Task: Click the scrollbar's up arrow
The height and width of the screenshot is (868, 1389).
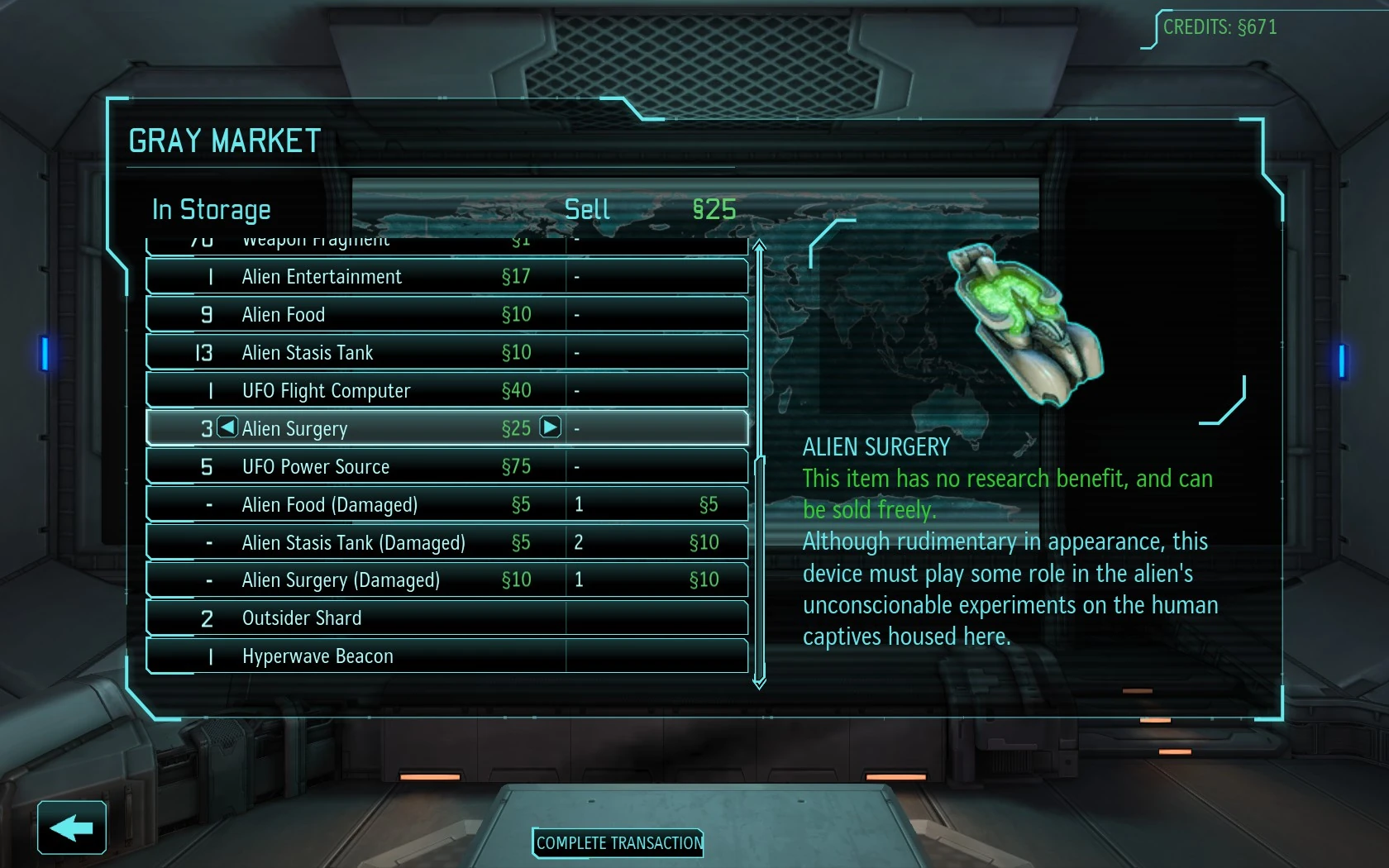Action: point(759,246)
